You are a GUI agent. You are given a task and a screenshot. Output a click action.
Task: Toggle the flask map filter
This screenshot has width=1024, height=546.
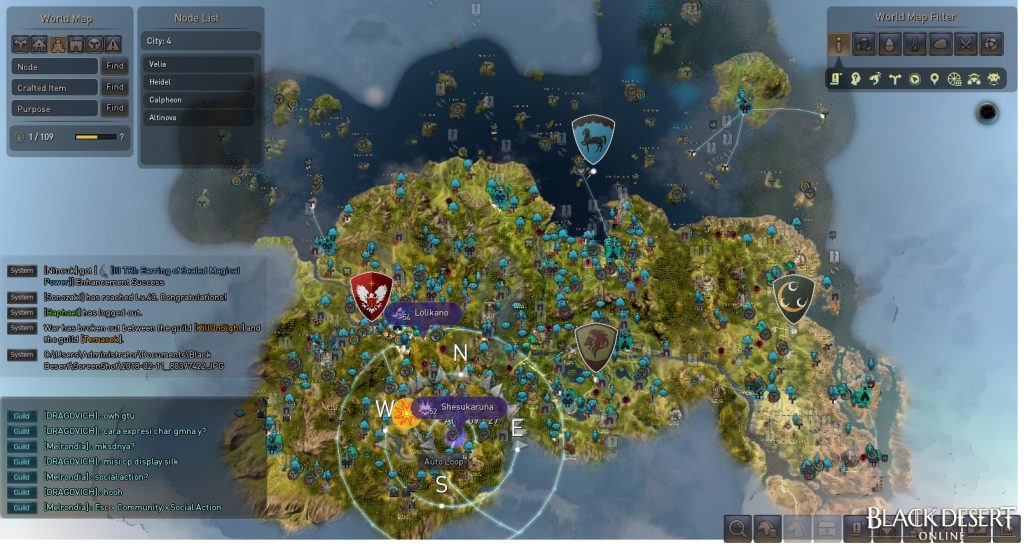(914, 44)
